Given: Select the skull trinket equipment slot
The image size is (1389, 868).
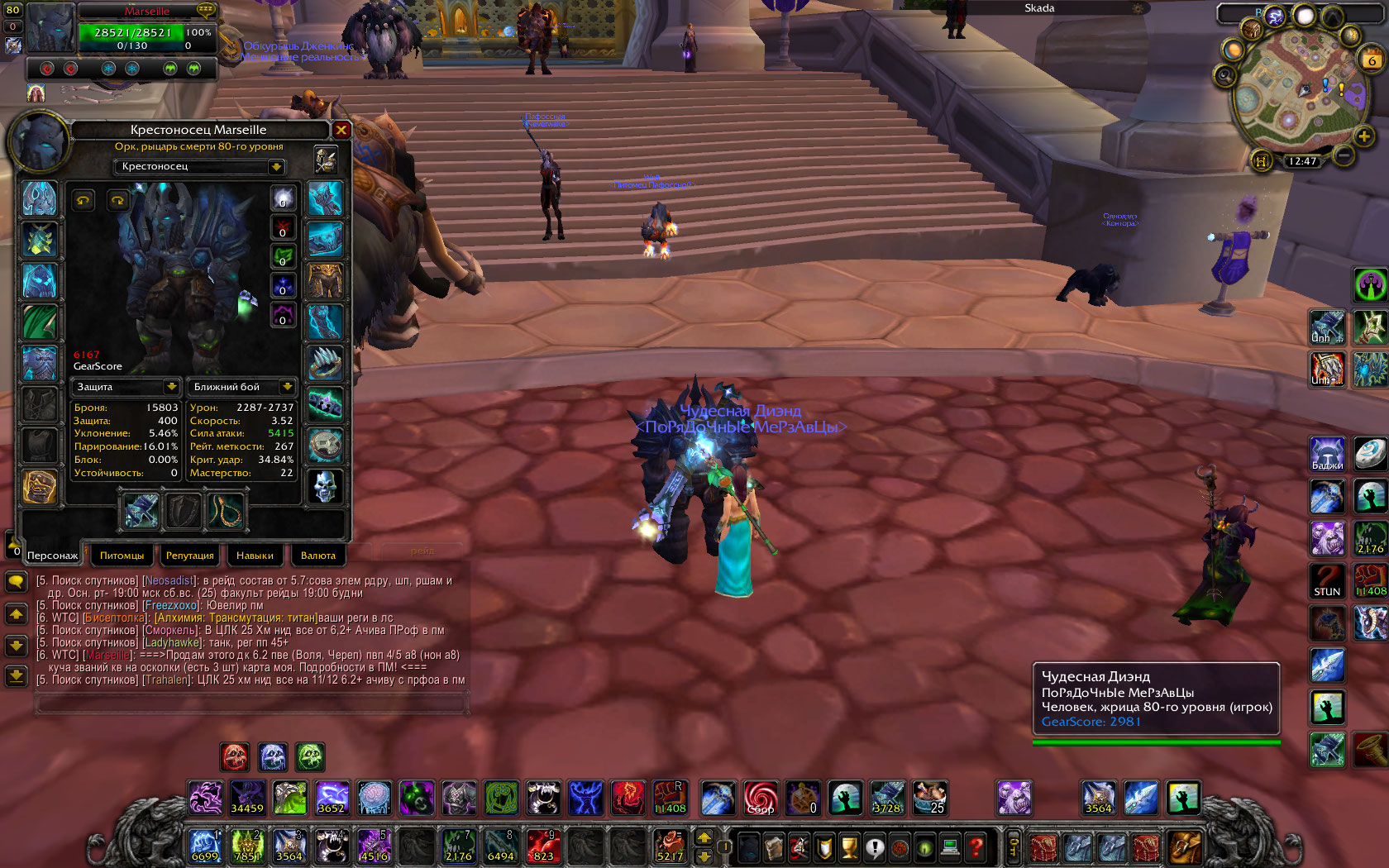Looking at the screenshot, I should pyautogui.click(x=325, y=486).
